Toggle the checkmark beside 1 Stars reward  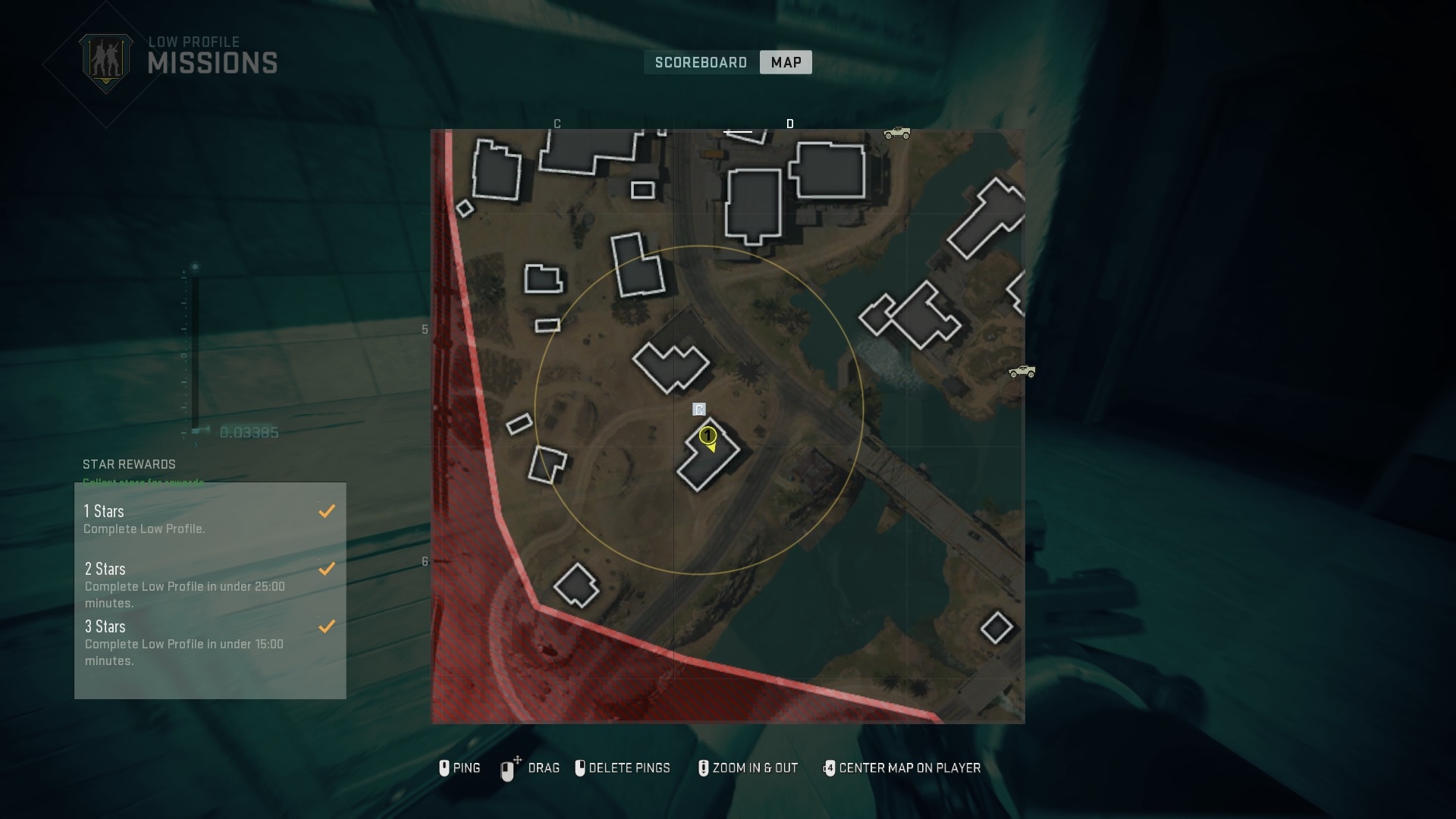pos(327,510)
